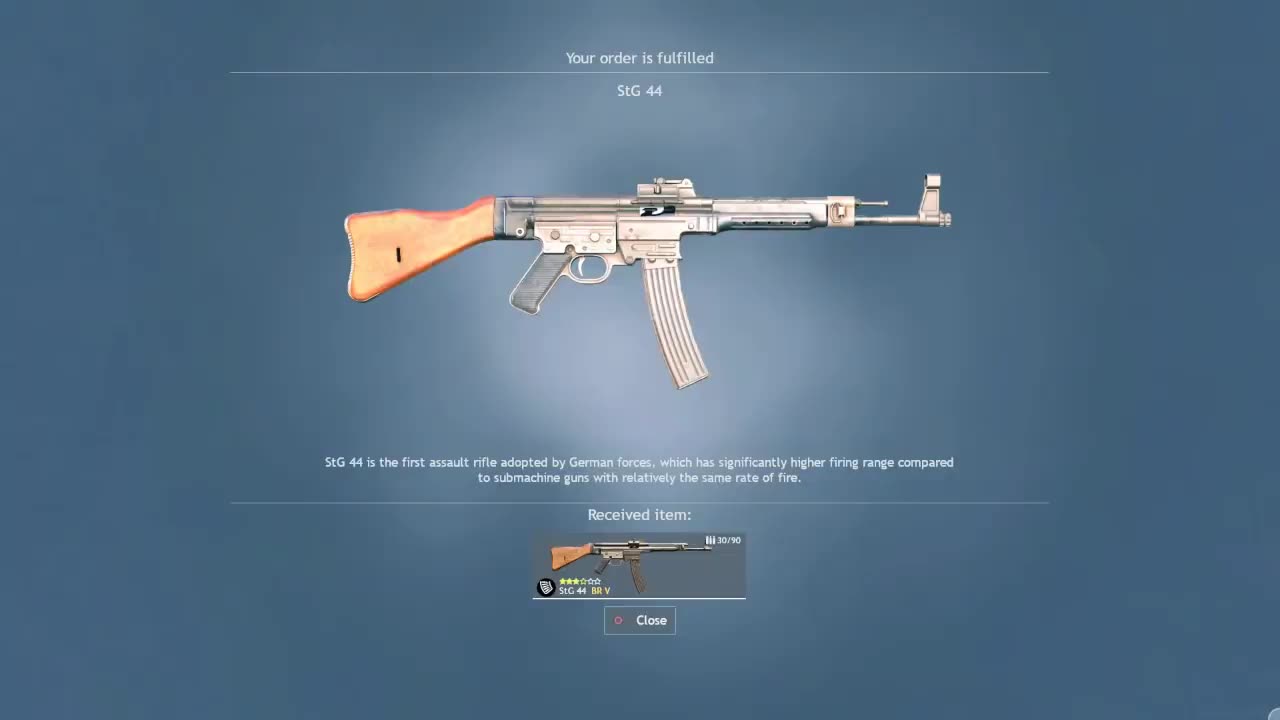Click the Received item: label

point(638,514)
